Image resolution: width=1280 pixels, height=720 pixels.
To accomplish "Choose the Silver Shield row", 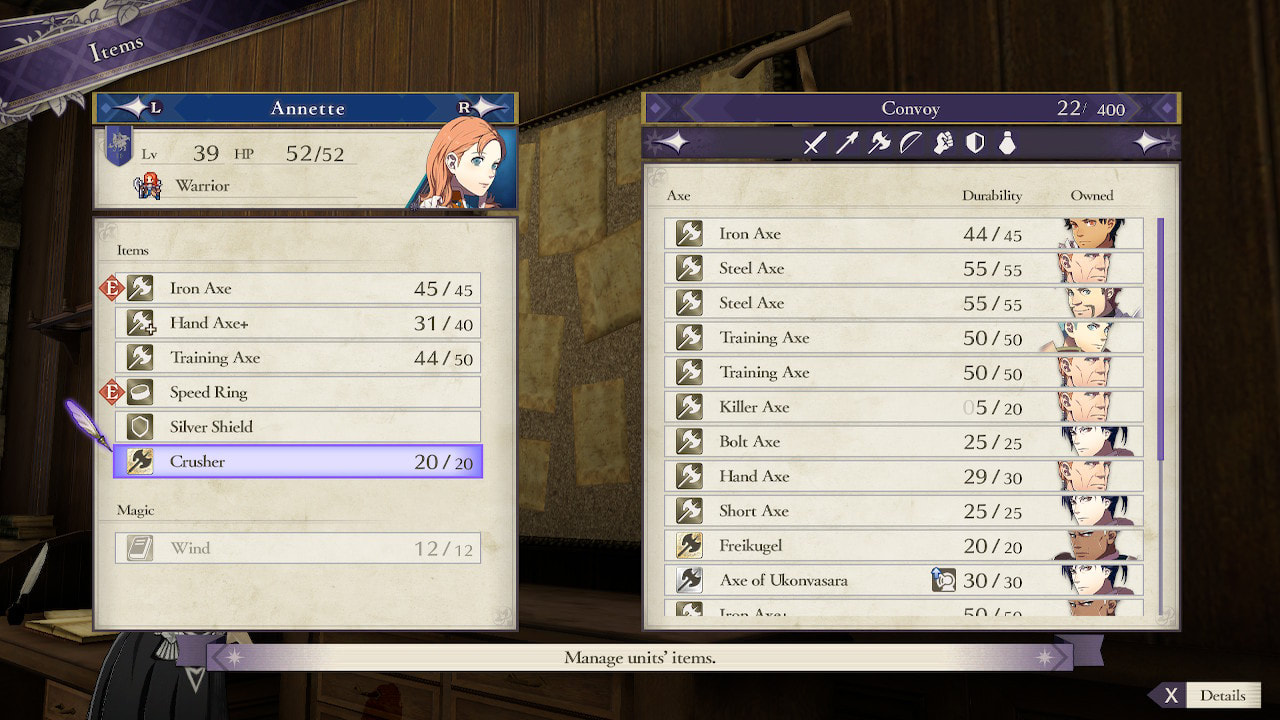I will click(297, 427).
